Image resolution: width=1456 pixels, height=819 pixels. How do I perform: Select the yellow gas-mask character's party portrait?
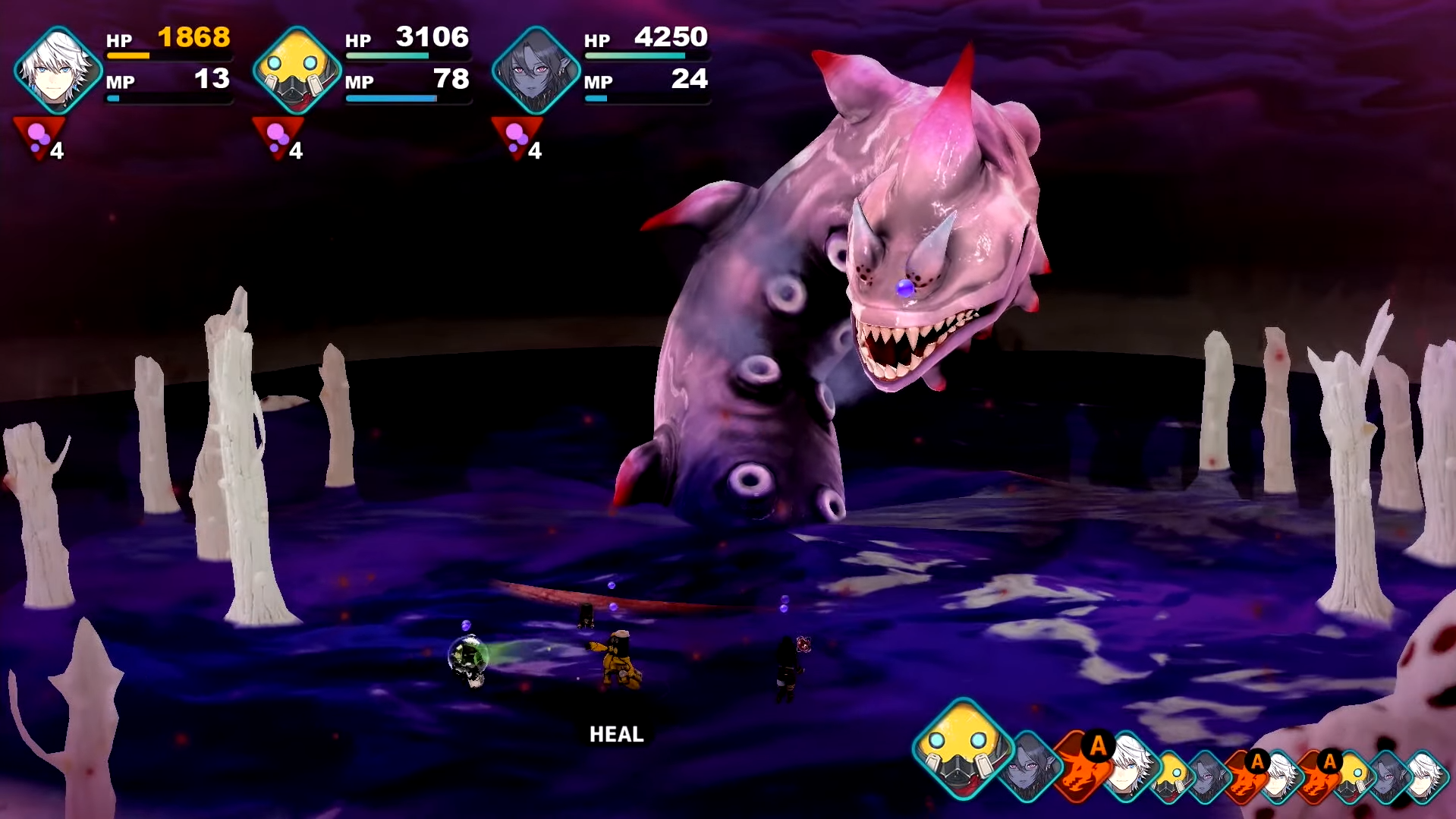[x=297, y=70]
